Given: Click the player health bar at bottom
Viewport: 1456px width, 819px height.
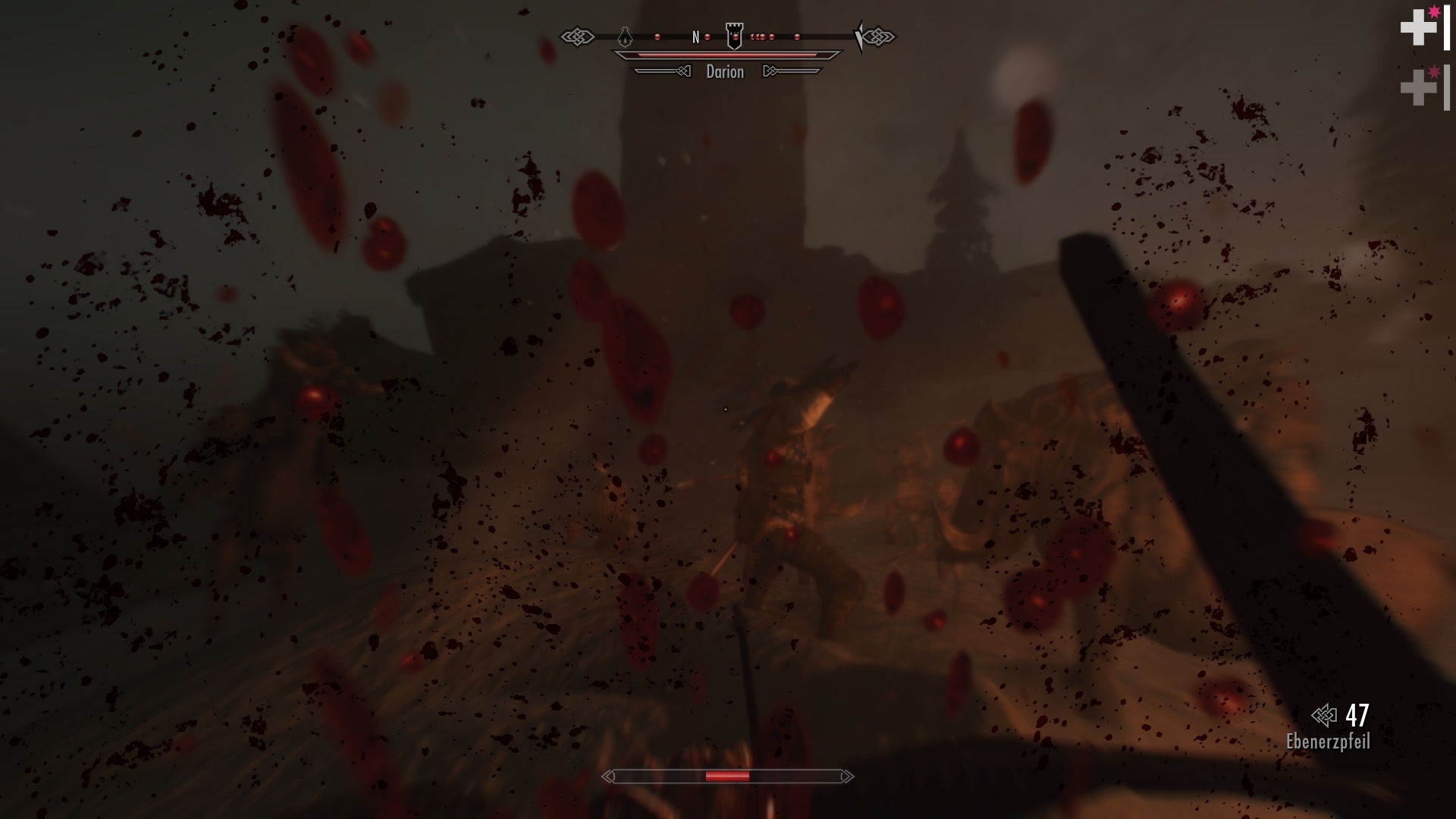Looking at the screenshot, I should (726, 777).
